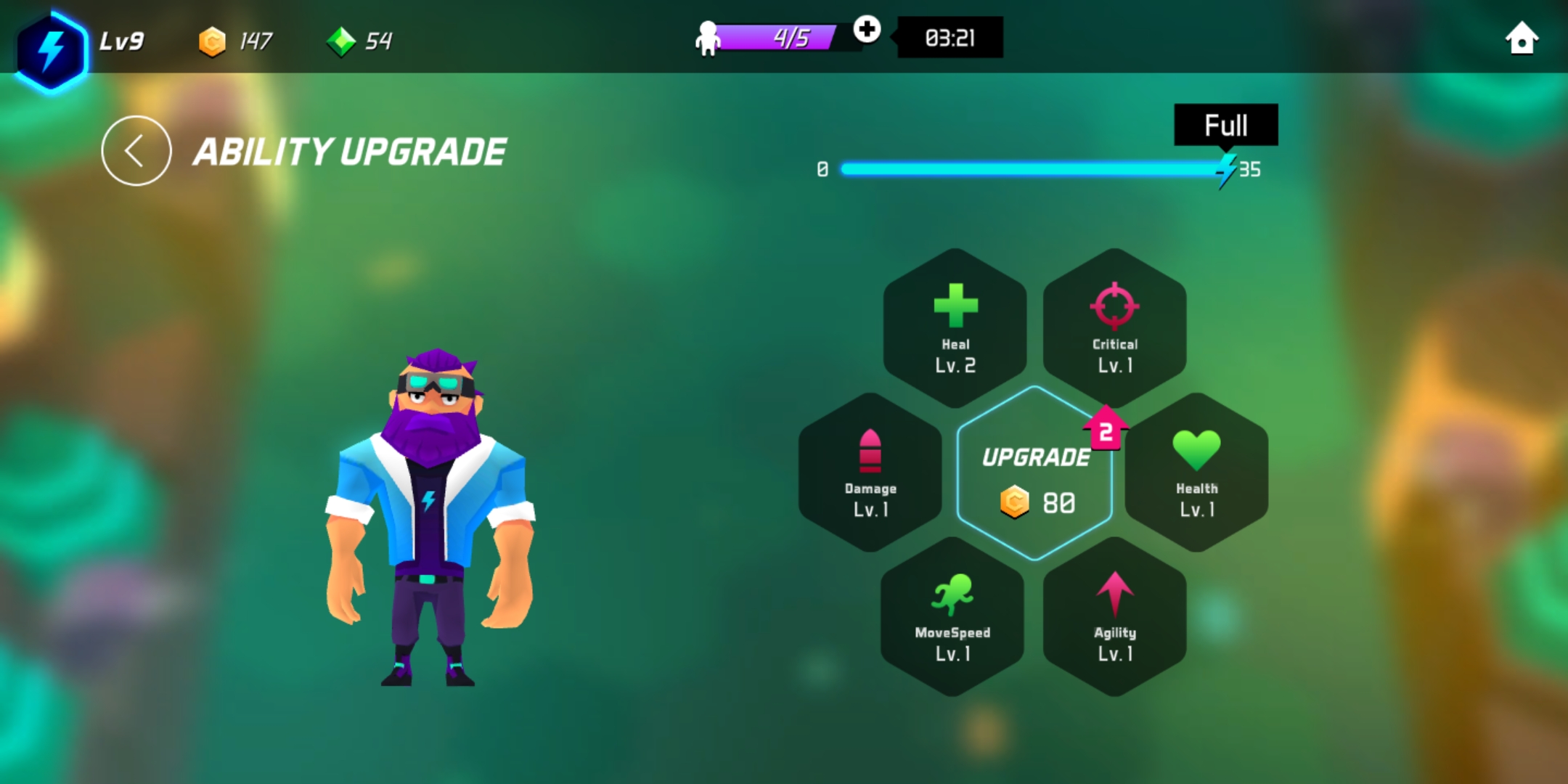The width and height of the screenshot is (1568, 784).
Task: Choose the Agility ability hexagon
Action: (1115, 617)
